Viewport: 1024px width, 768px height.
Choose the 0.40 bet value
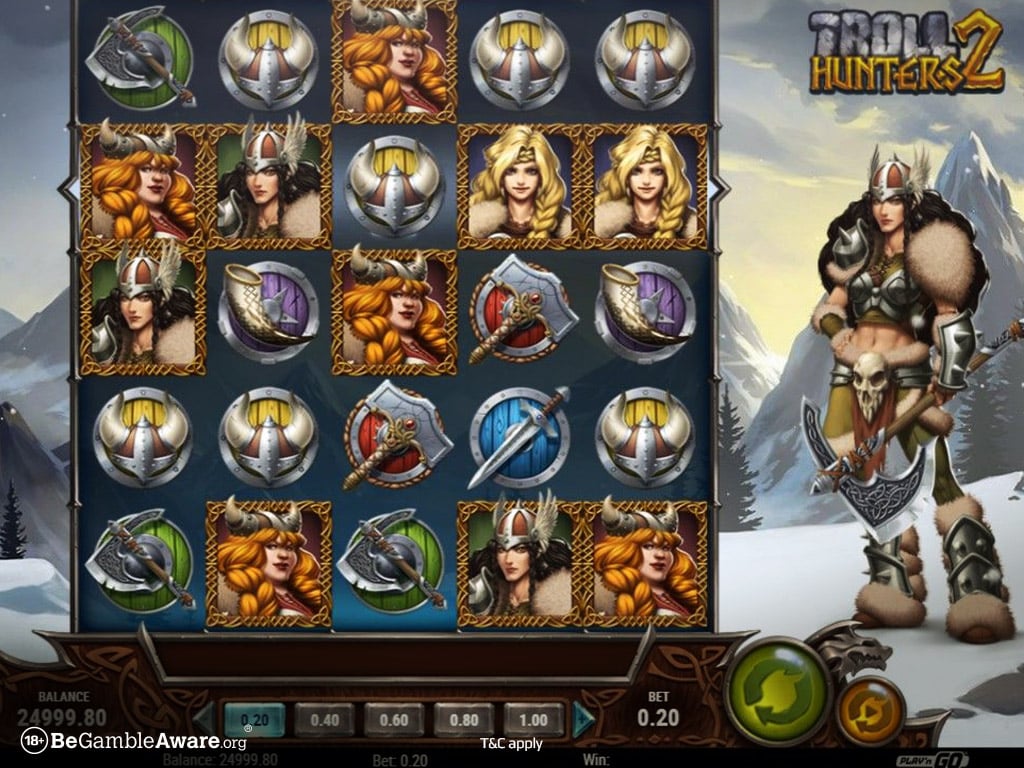coord(324,718)
